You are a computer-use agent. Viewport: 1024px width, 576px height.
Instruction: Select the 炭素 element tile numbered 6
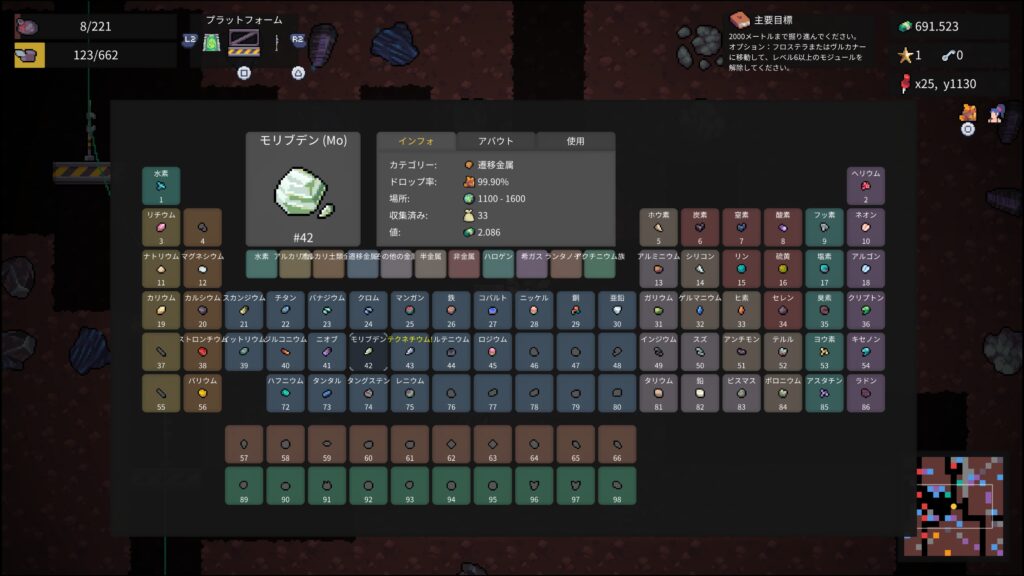[x=700, y=227]
